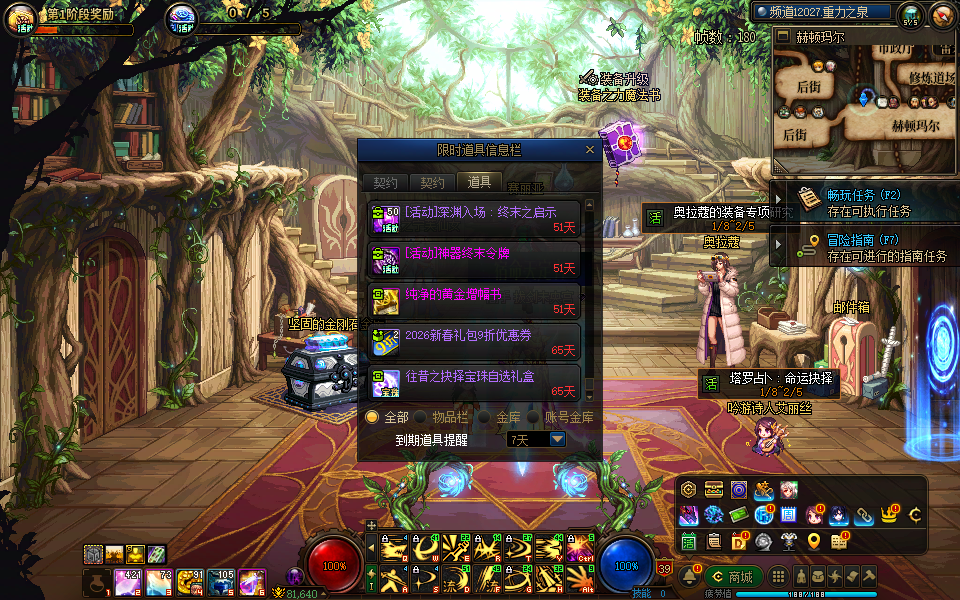Image resolution: width=960 pixels, height=600 pixels.
Task: Select the 2026新春礼包9折优惠券 coupon row
Action: [x=474, y=342]
